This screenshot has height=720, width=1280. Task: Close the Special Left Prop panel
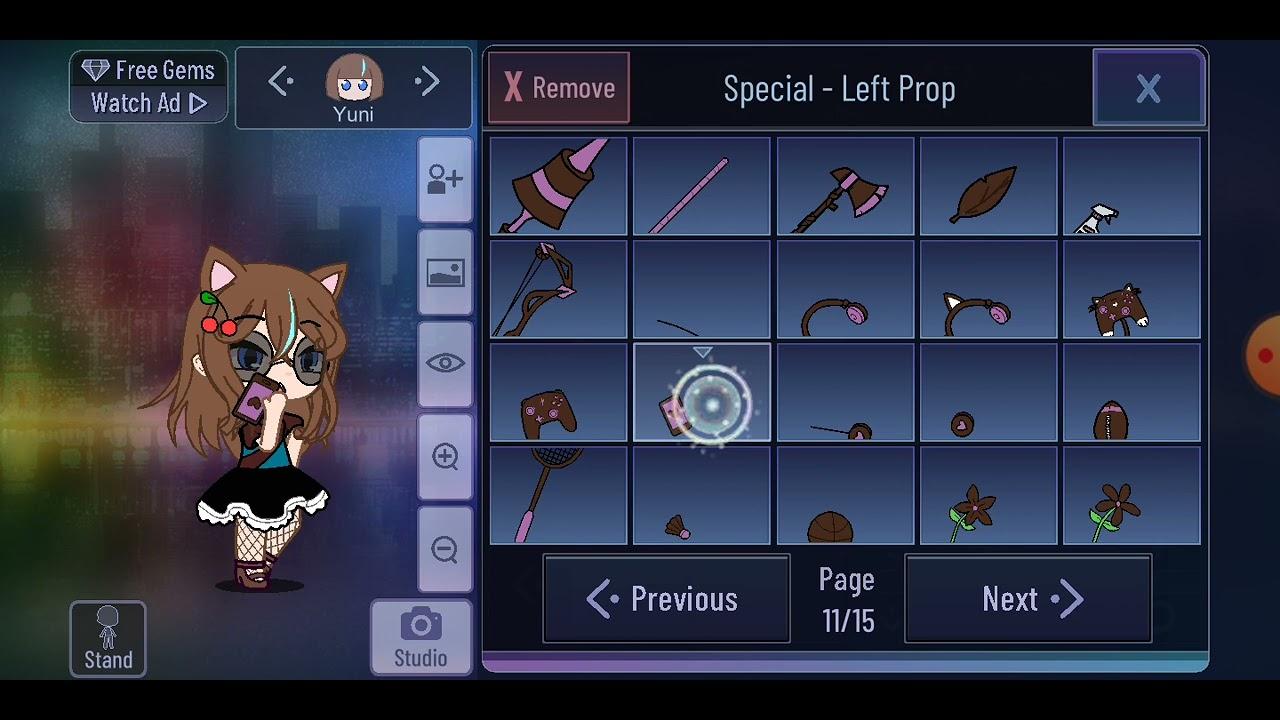click(x=1148, y=87)
